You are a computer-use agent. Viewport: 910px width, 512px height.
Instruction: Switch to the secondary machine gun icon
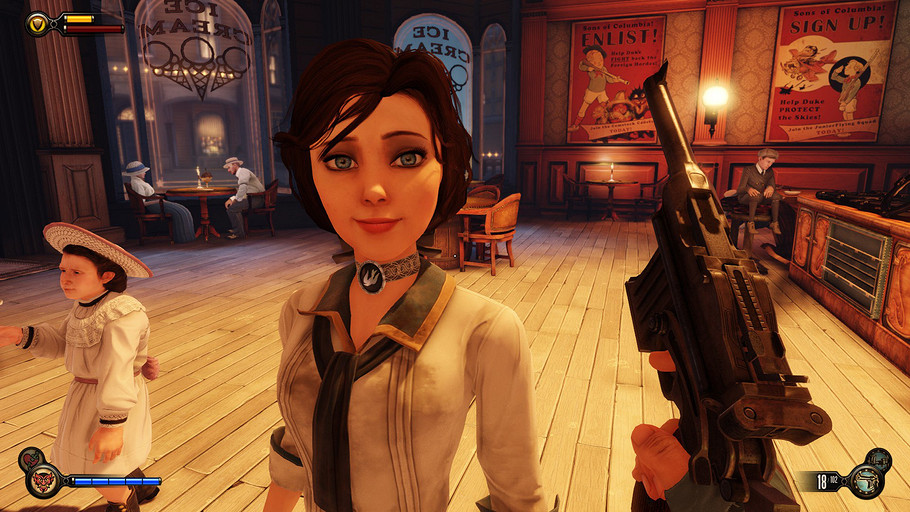(880, 458)
